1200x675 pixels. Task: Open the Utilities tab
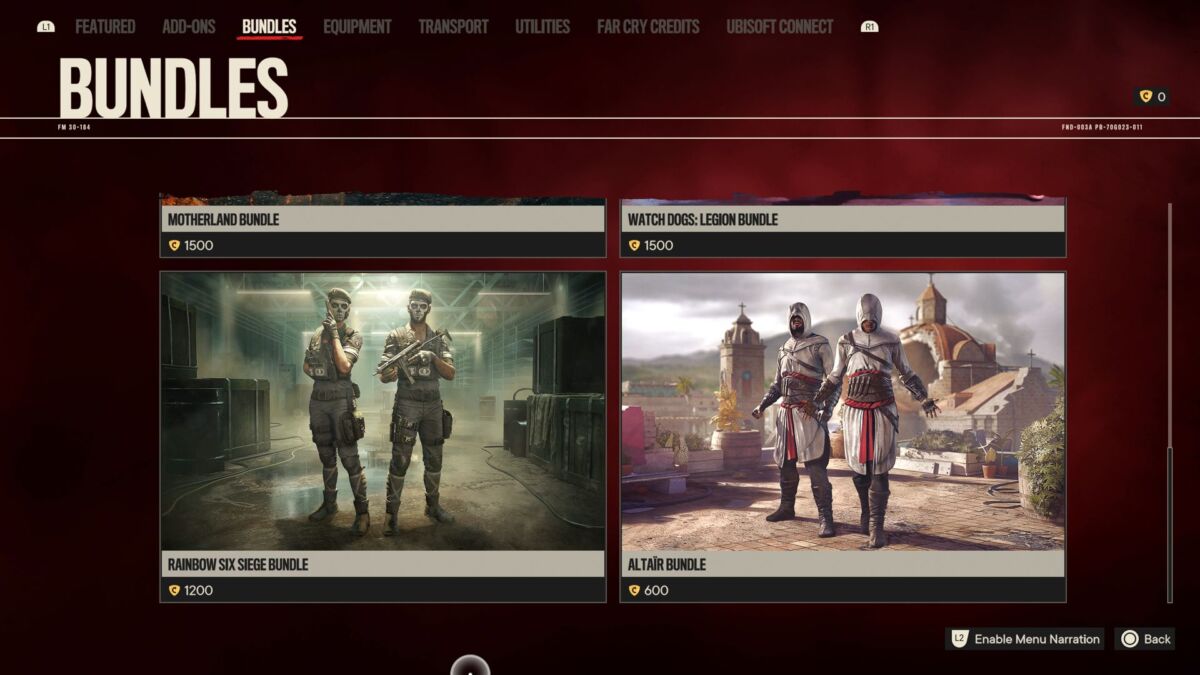542,27
